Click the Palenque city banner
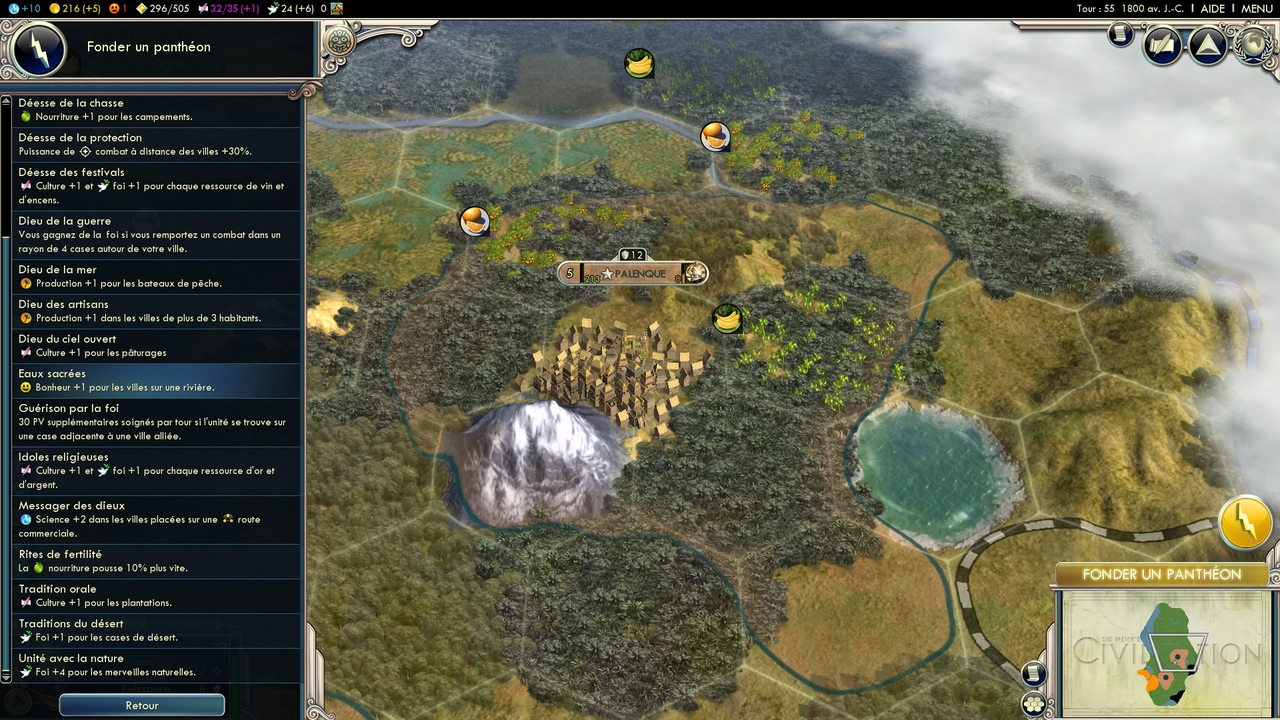Screen dimensions: 1280x720 pos(633,273)
